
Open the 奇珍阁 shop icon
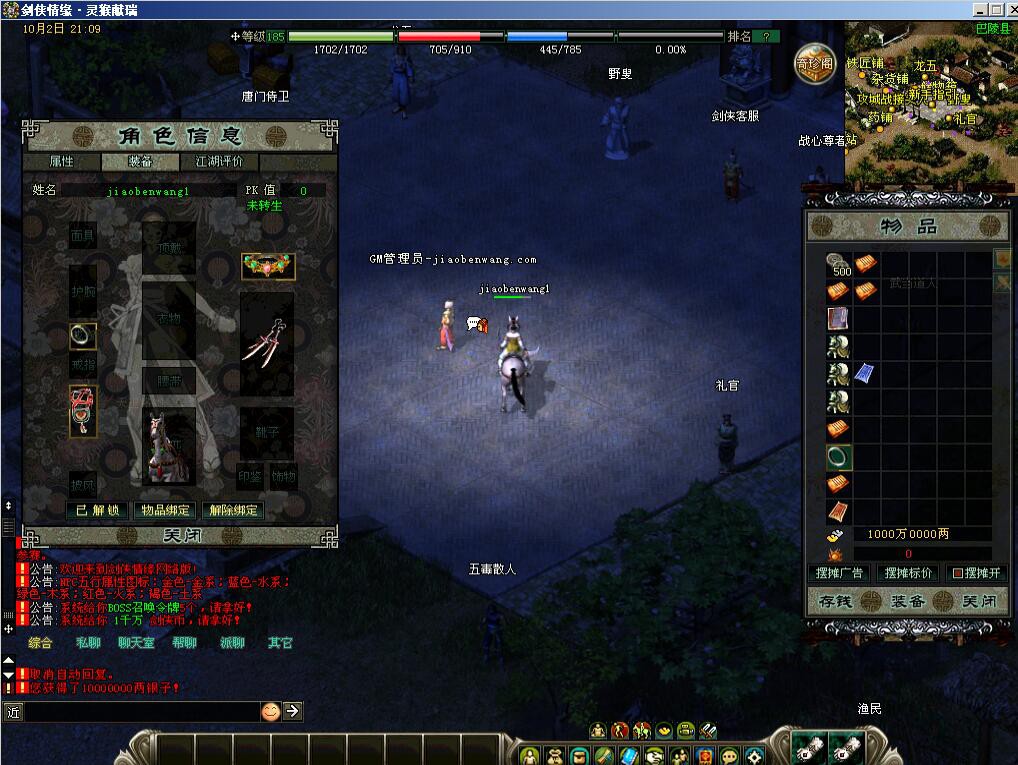click(815, 65)
